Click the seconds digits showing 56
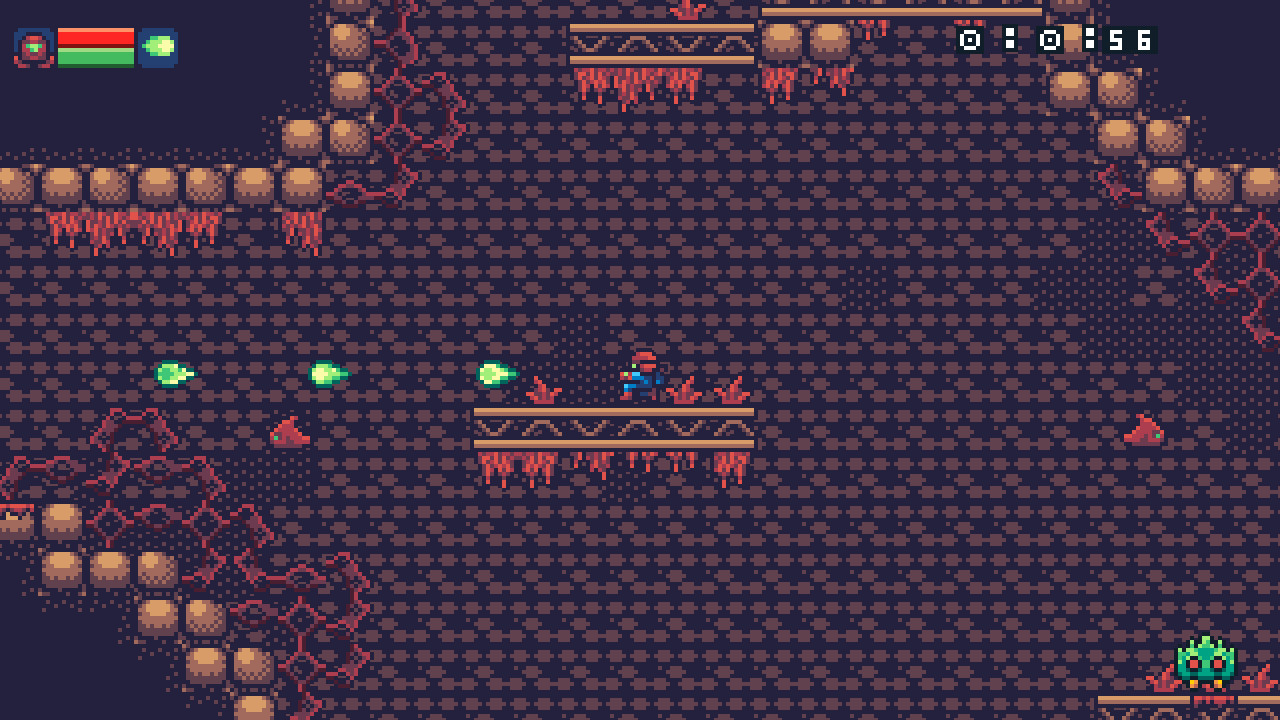The width and height of the screenshot is (1280, 720). (x=1129, y=41)
